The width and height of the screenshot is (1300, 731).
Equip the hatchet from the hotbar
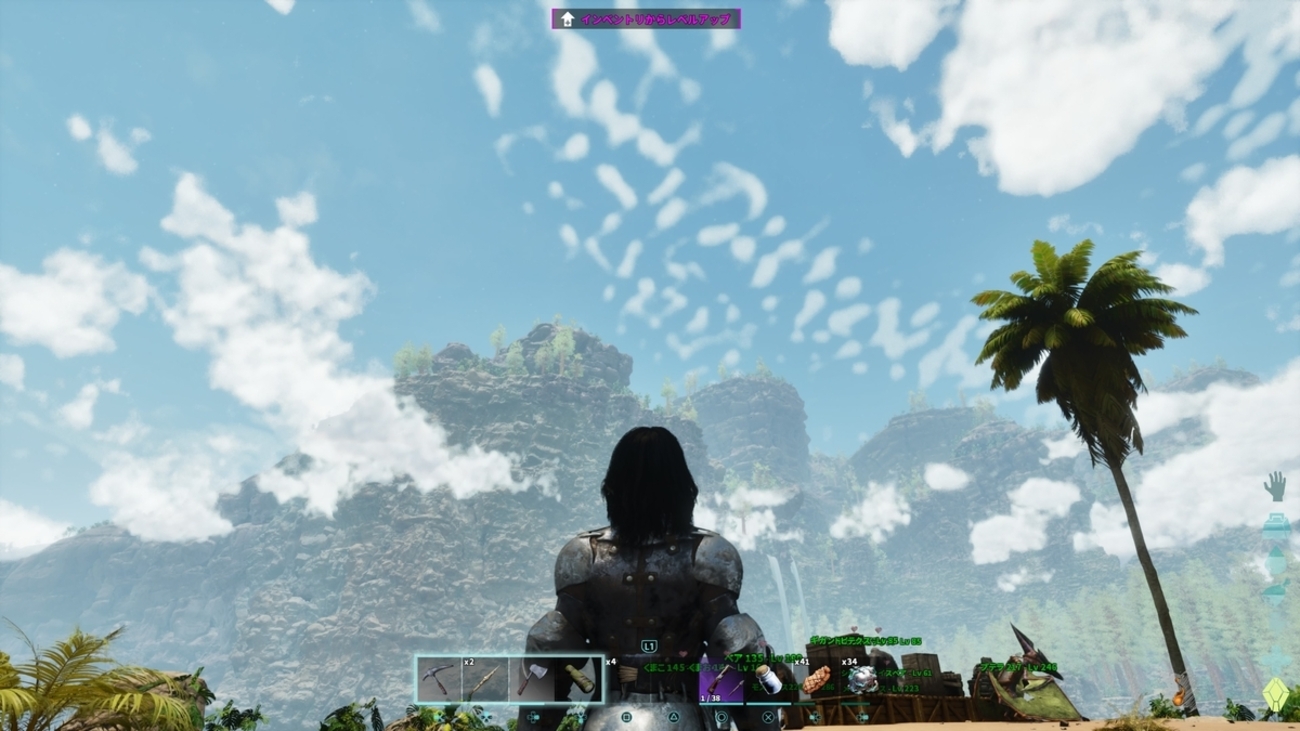coord(531,680)
